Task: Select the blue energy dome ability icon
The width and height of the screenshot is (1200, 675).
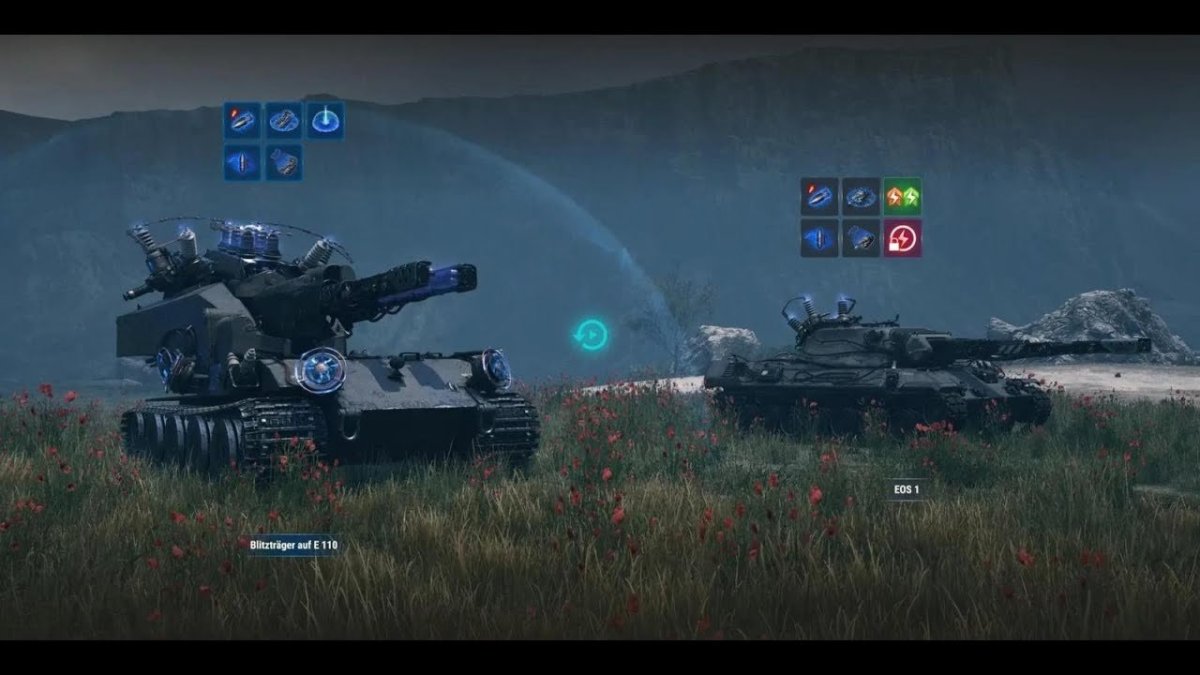Action: click(325, 120)
